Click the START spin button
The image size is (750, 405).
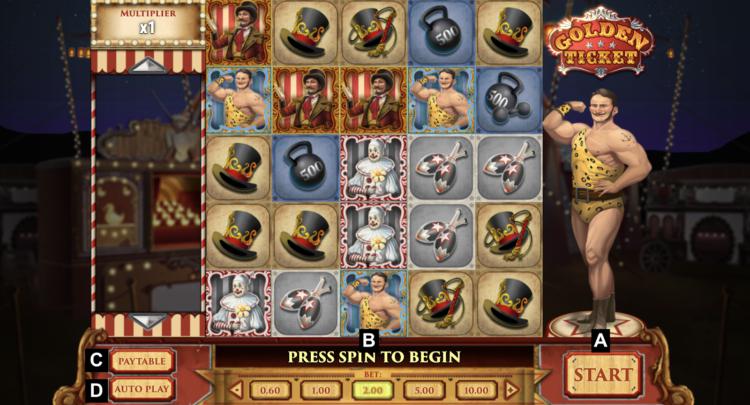click(x=603, y=374)
